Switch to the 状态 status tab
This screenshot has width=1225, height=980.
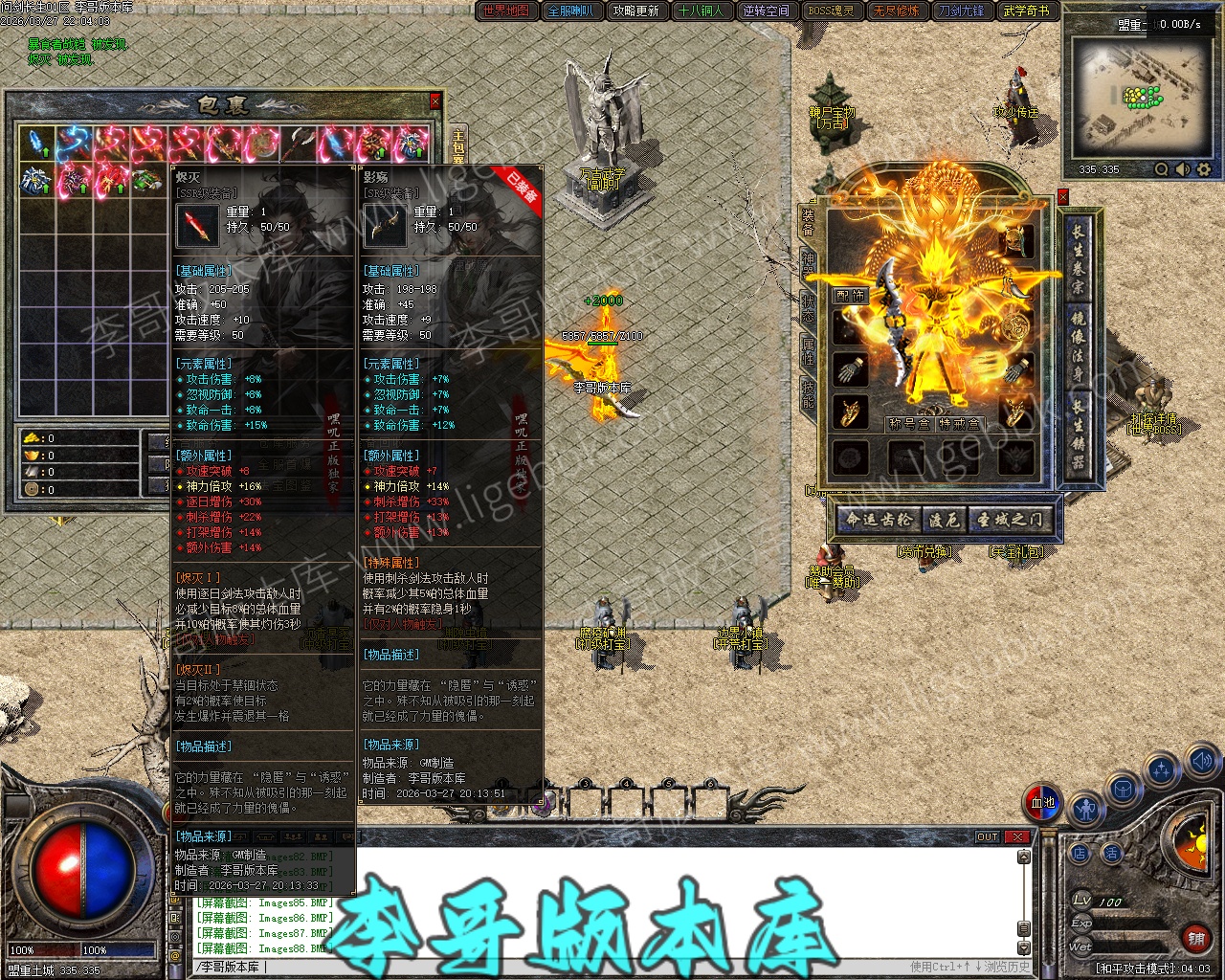click(809, 308)
